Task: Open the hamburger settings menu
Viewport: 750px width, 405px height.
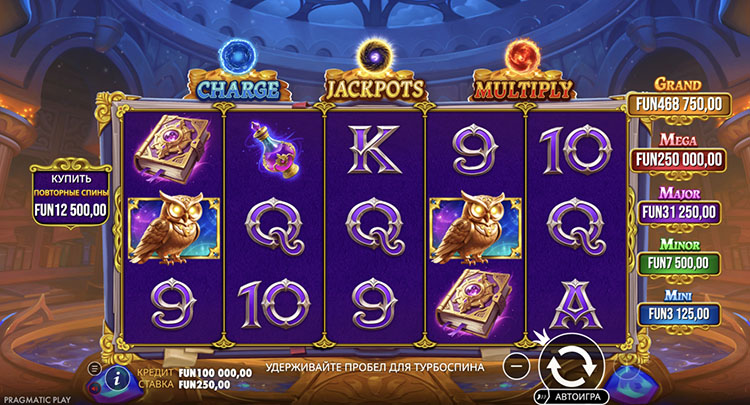Action: (x=95, y=369)
